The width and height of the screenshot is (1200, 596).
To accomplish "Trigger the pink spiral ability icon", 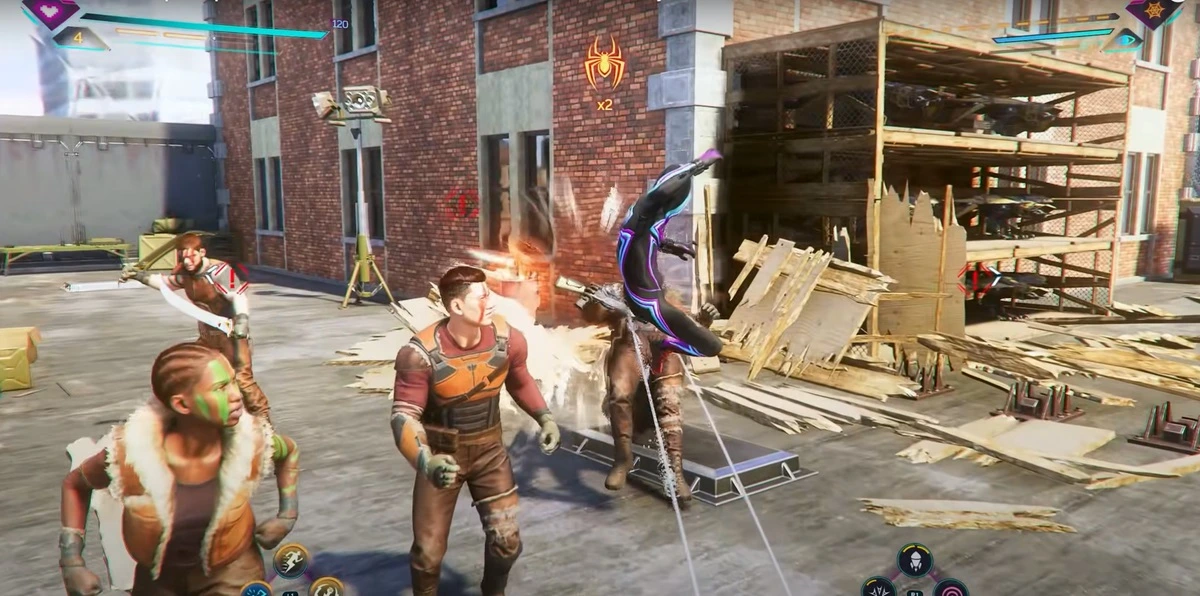I will (x=950, y=588).
